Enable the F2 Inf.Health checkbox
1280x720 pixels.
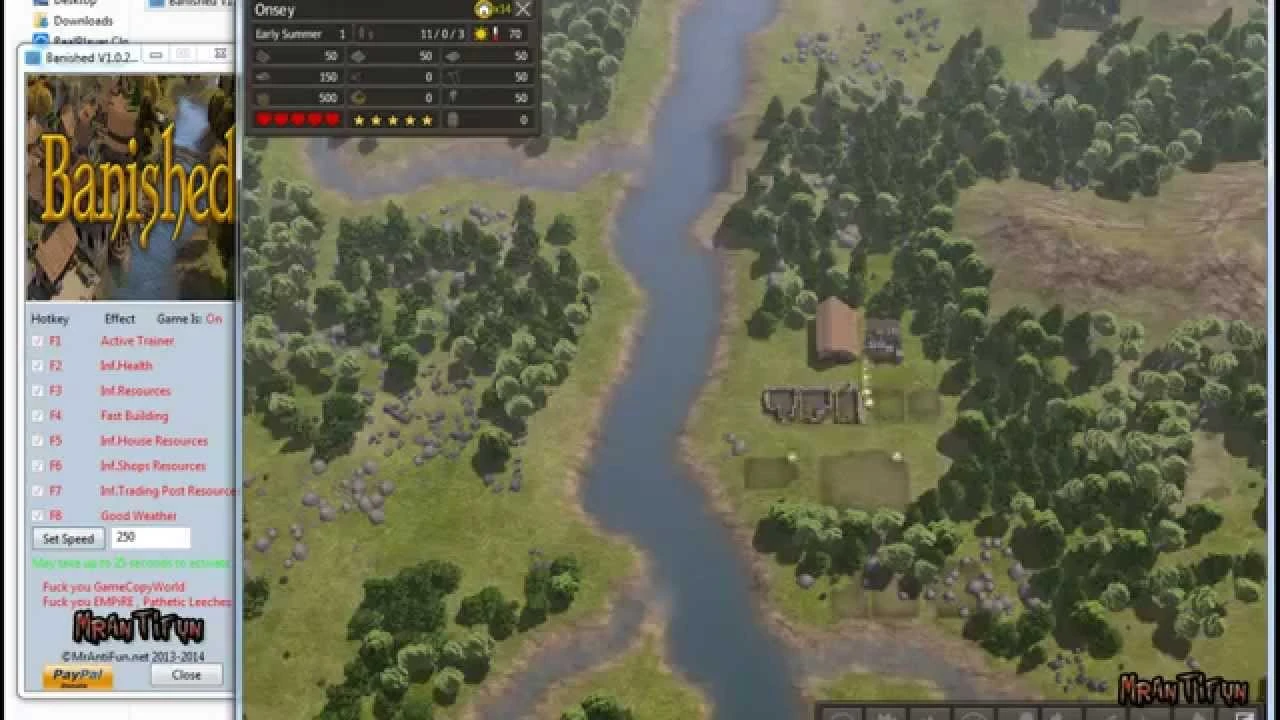[36, 365]
